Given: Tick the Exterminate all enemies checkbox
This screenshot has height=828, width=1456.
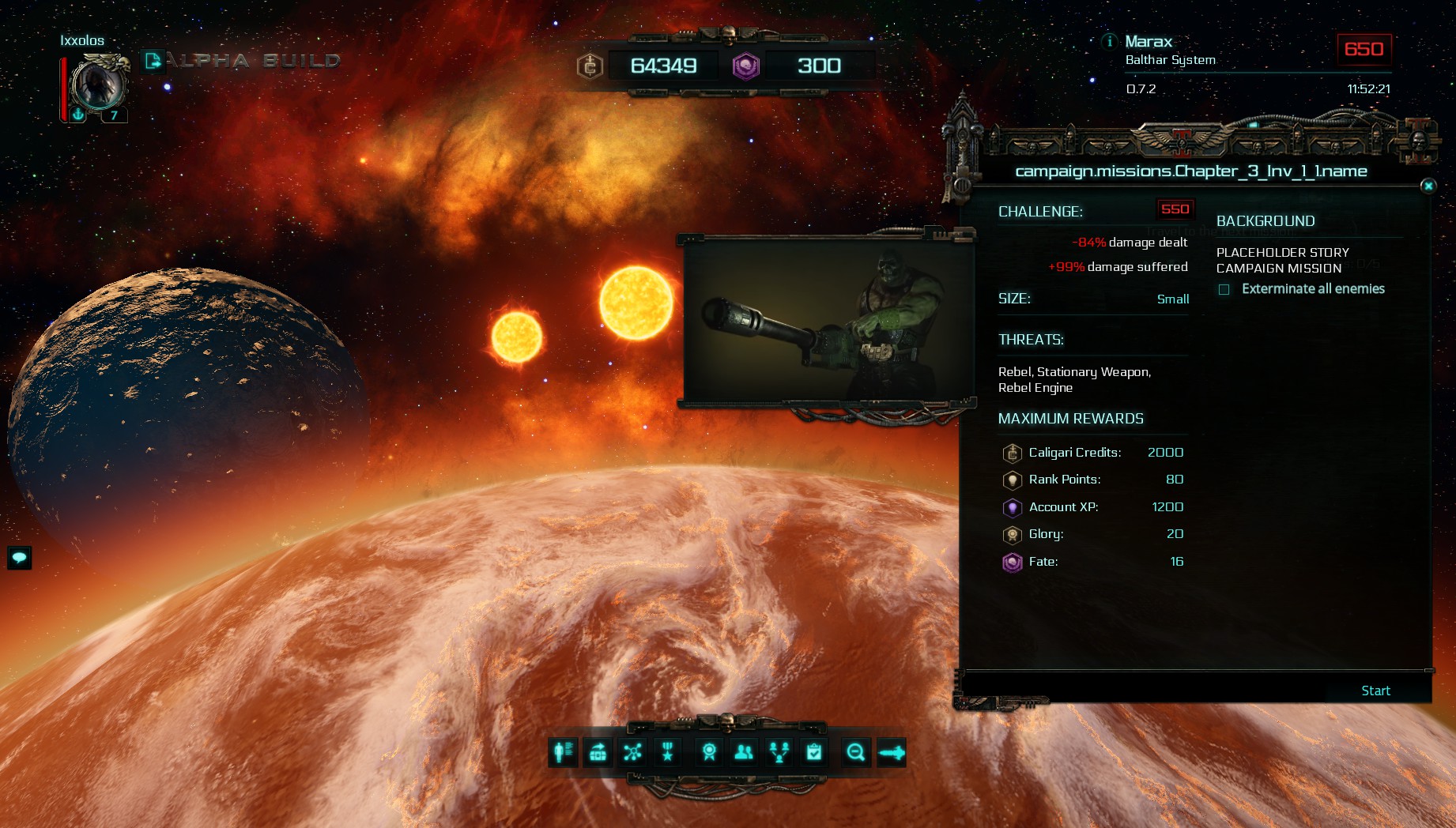Looking at the screenshot, I should (1224, 289).
